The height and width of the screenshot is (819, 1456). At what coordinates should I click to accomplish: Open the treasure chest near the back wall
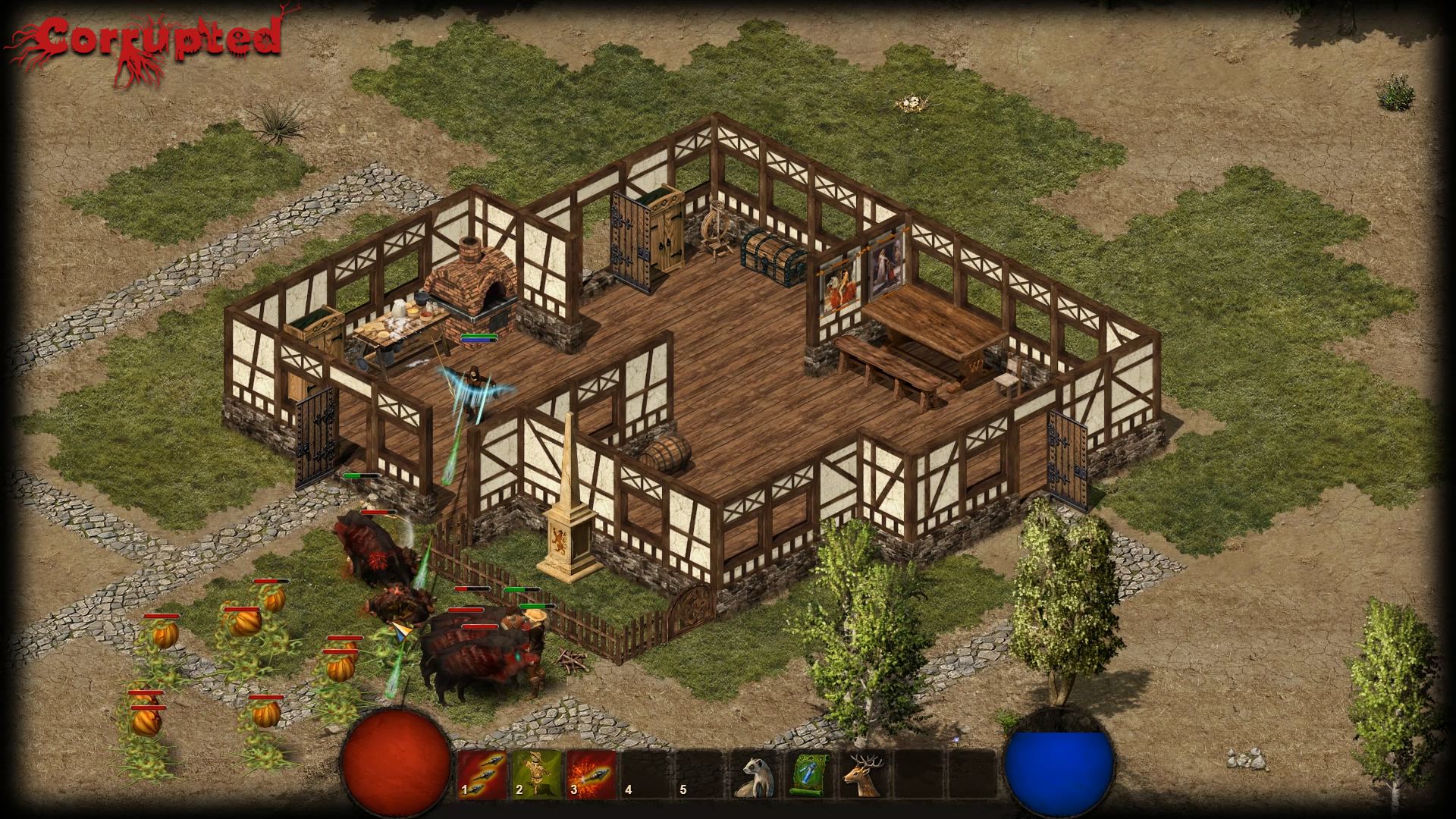769,250
